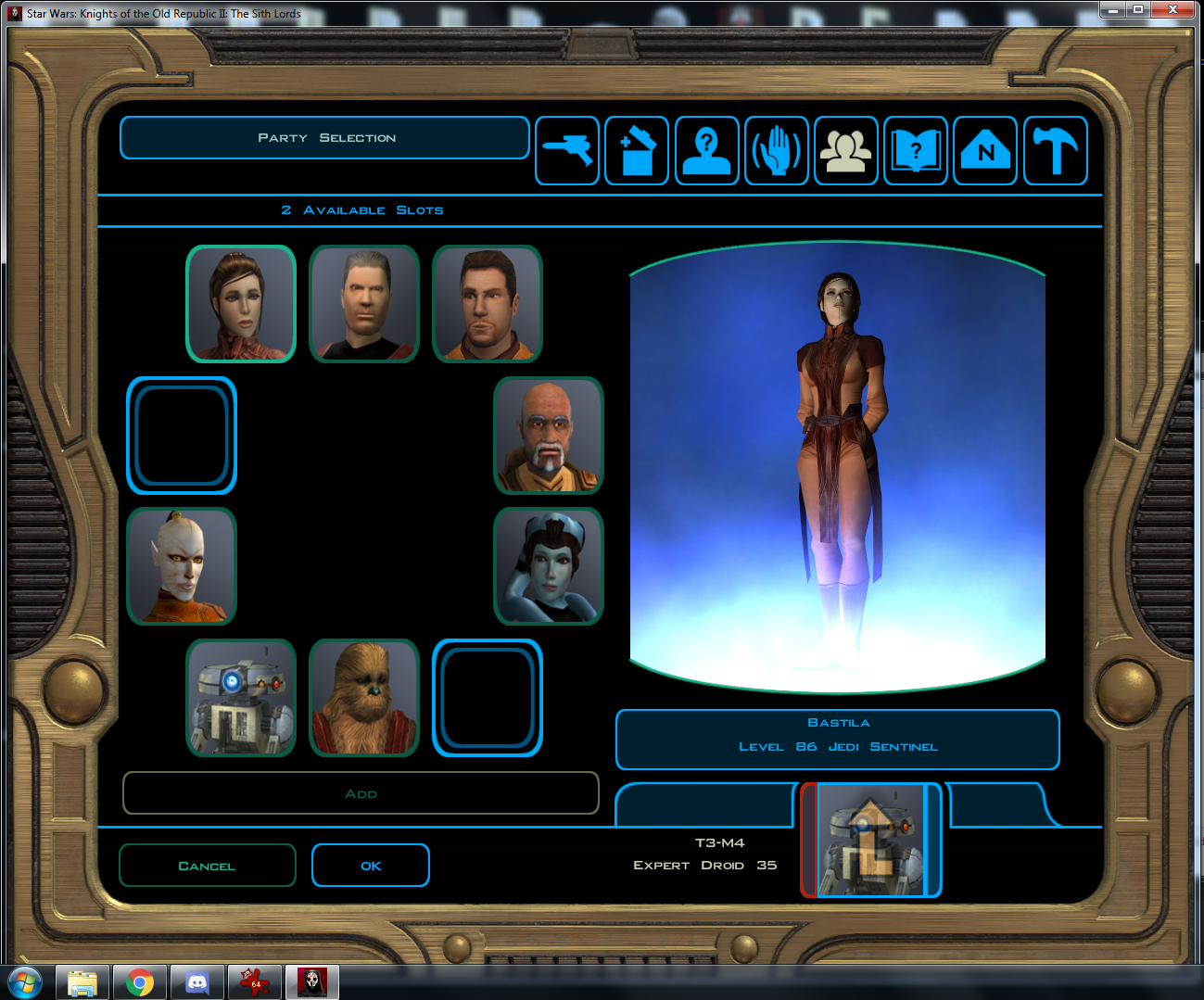Viewport: 1204px width, 1000px height.
Task: Open the abilities hand icon
Action: [x=777, y=151]
